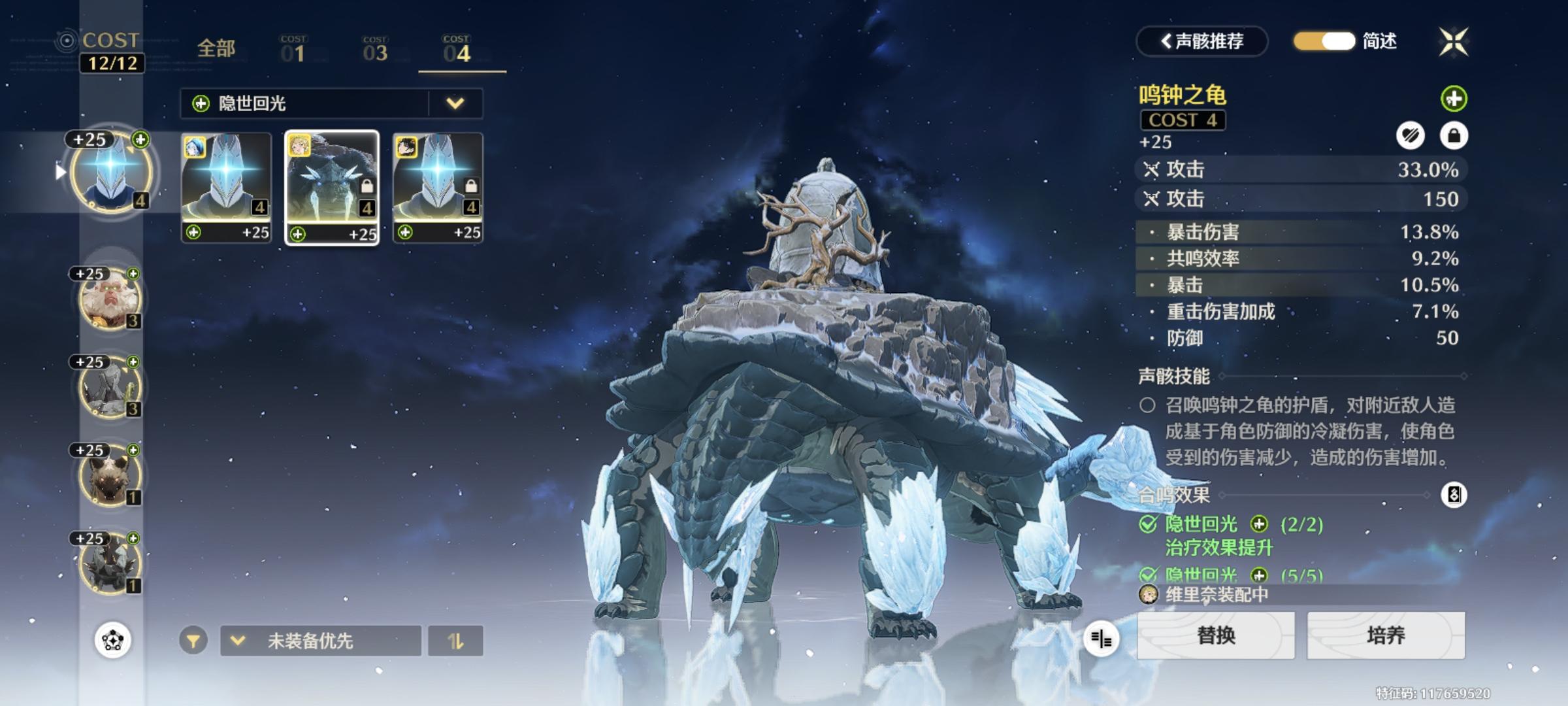The width and height of the screenshot is (1568, 706).
Task: Select the first equipped cost 4 echo slot
Action: (x=111, y=171)
